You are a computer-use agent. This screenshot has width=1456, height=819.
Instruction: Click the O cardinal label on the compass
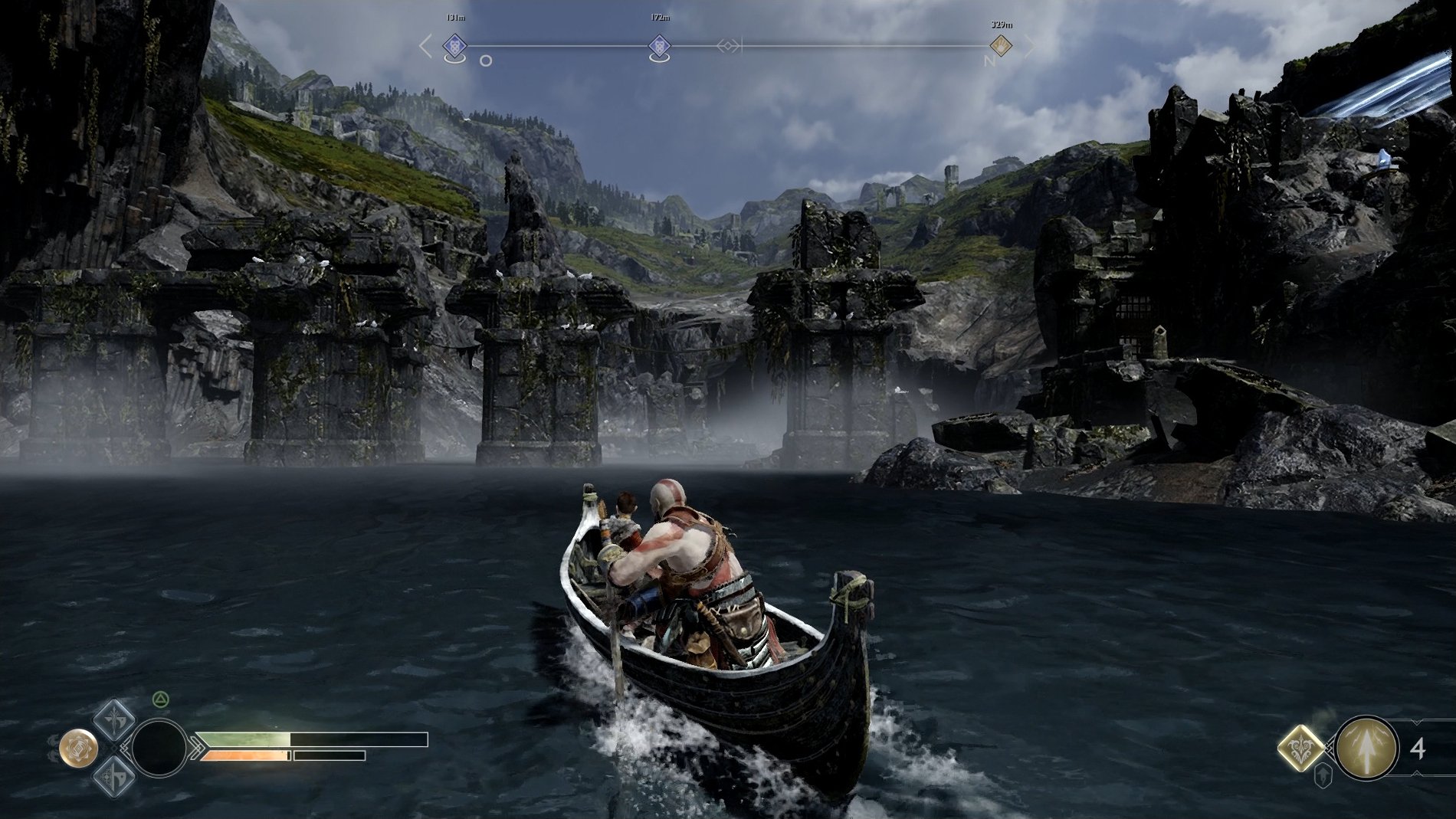pyautogui.click(x=484, y=61)
